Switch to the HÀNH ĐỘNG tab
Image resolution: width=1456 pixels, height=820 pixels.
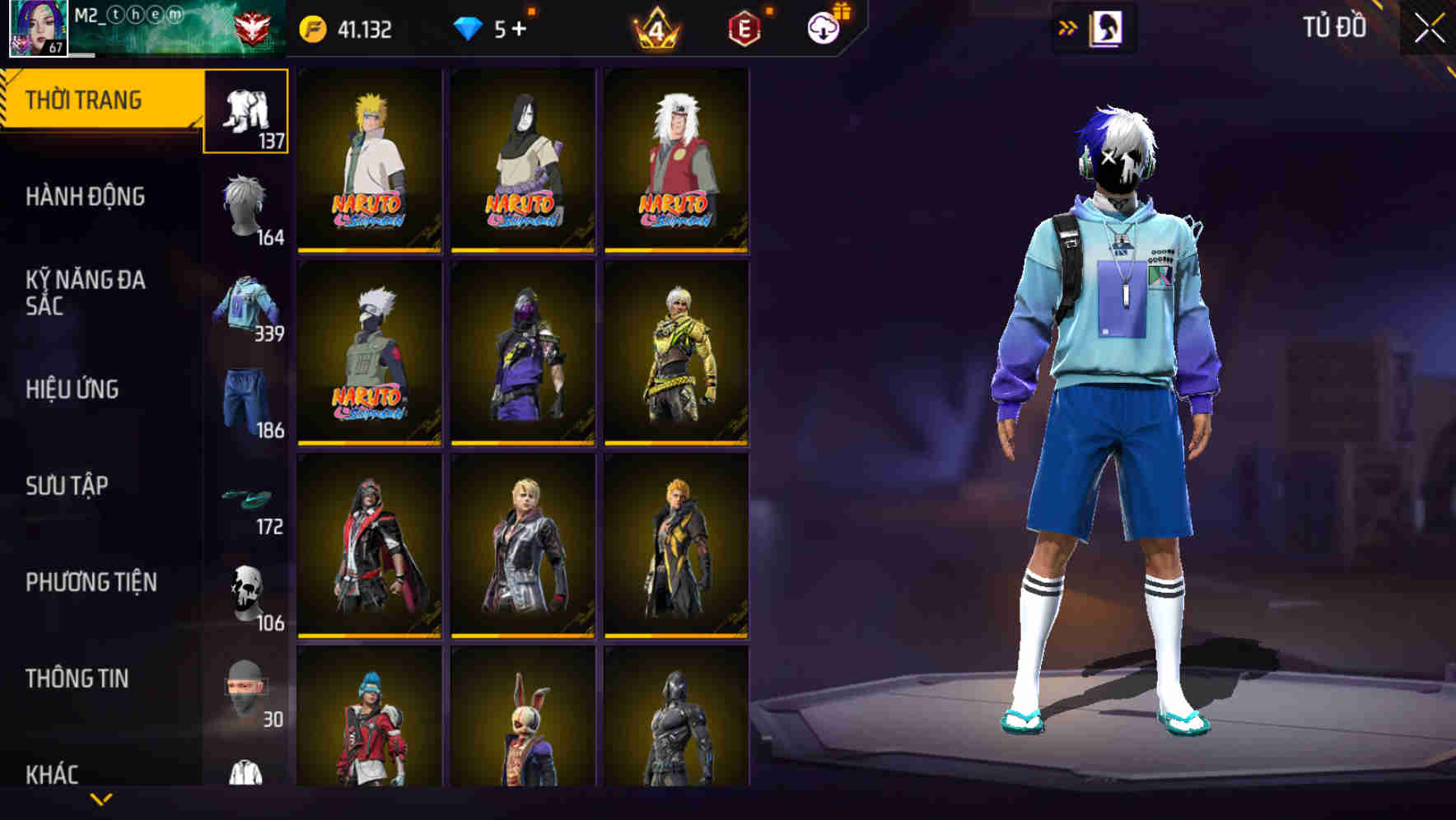[86, 197]
